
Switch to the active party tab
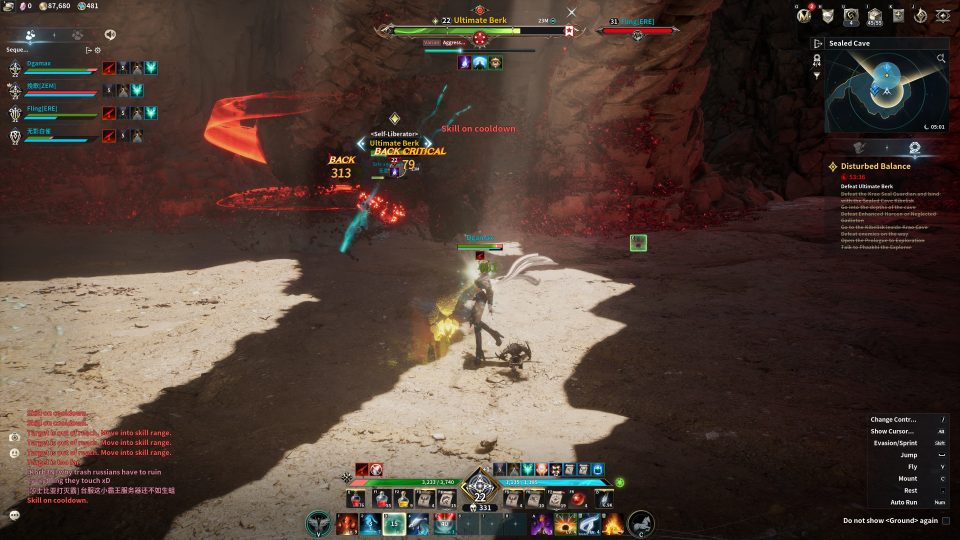tap(31, 34)
